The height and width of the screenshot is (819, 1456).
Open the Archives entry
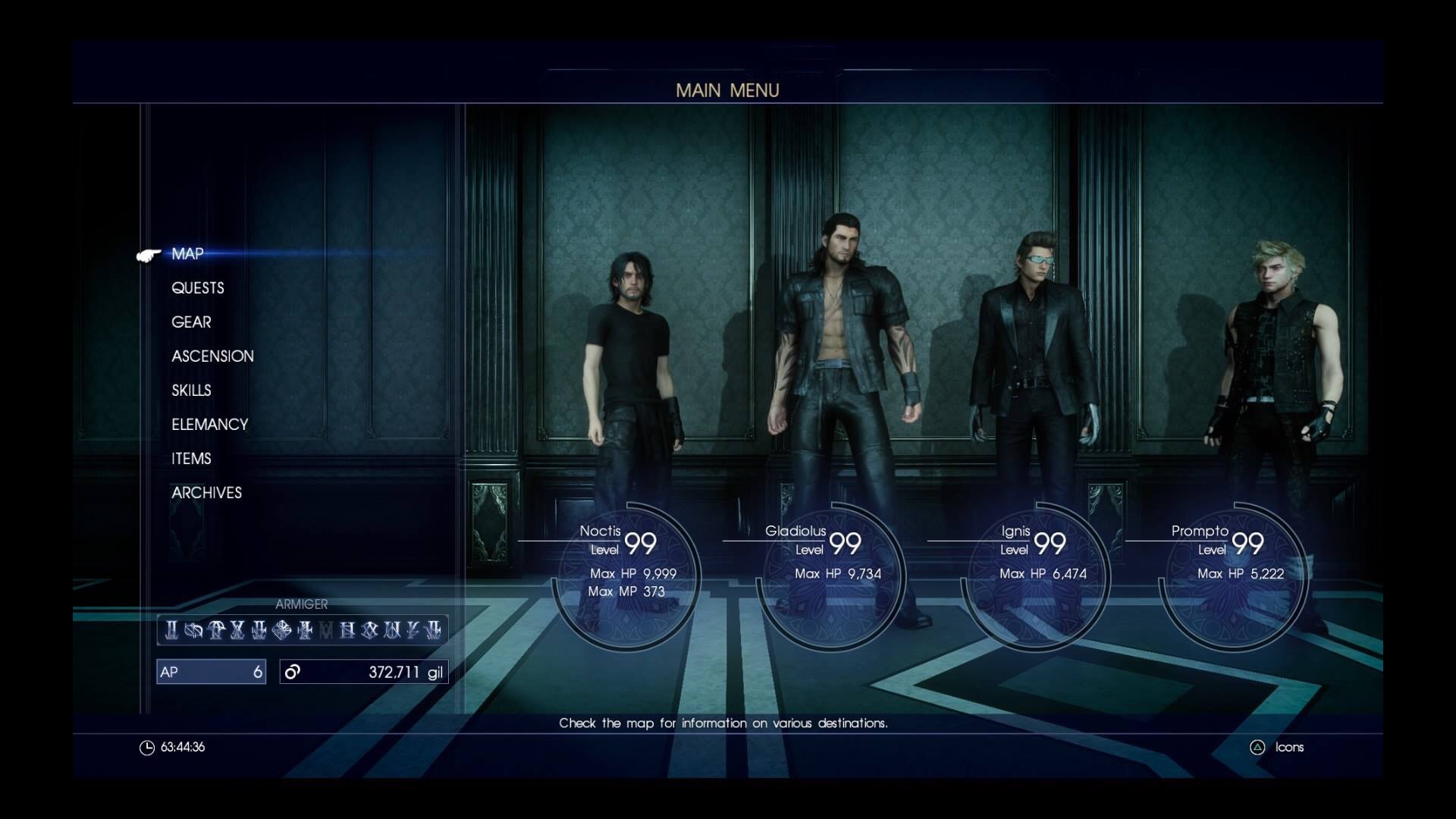coord(206,493)
